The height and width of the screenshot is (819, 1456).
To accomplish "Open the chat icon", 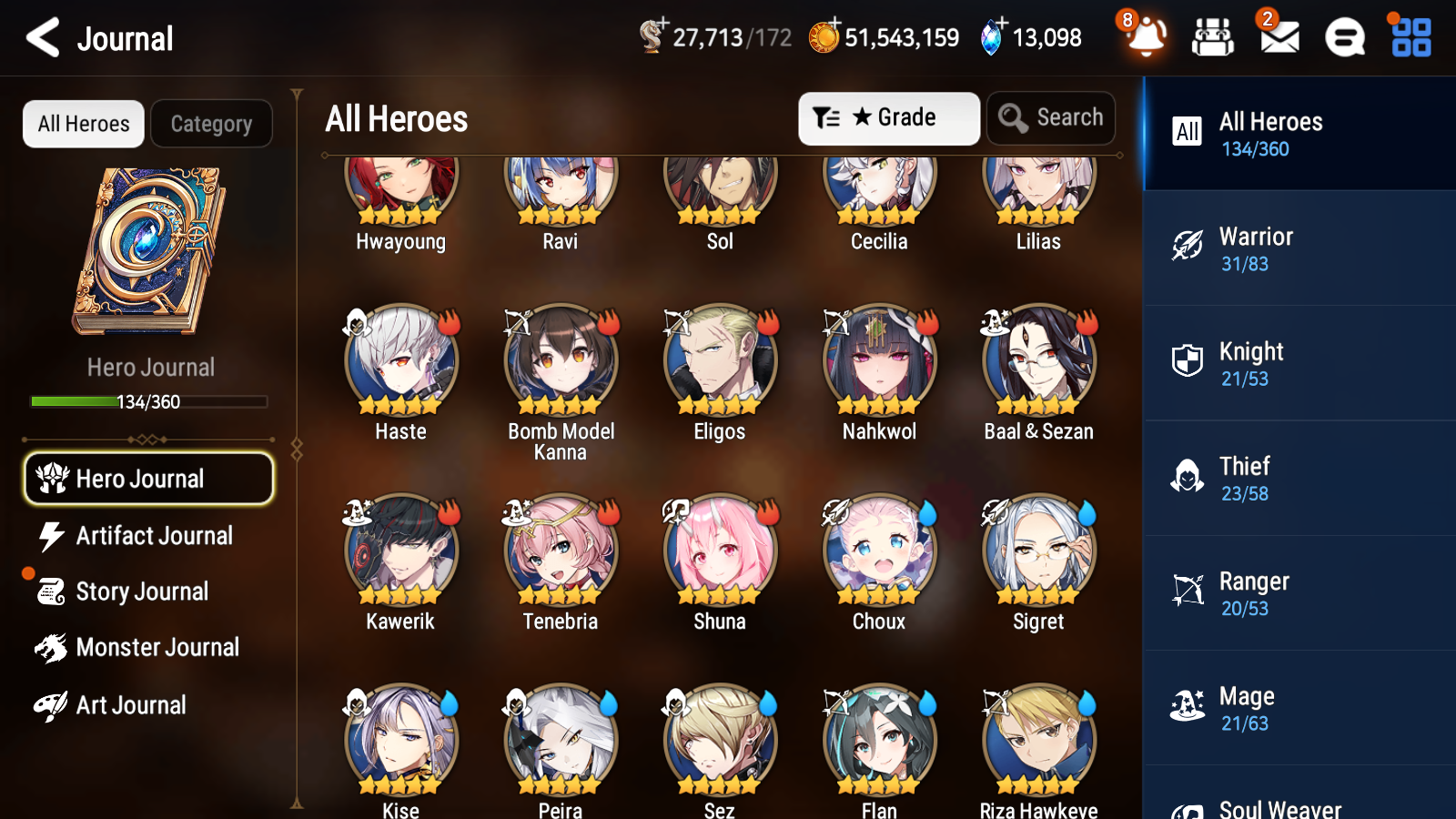I will [1343, 37].
